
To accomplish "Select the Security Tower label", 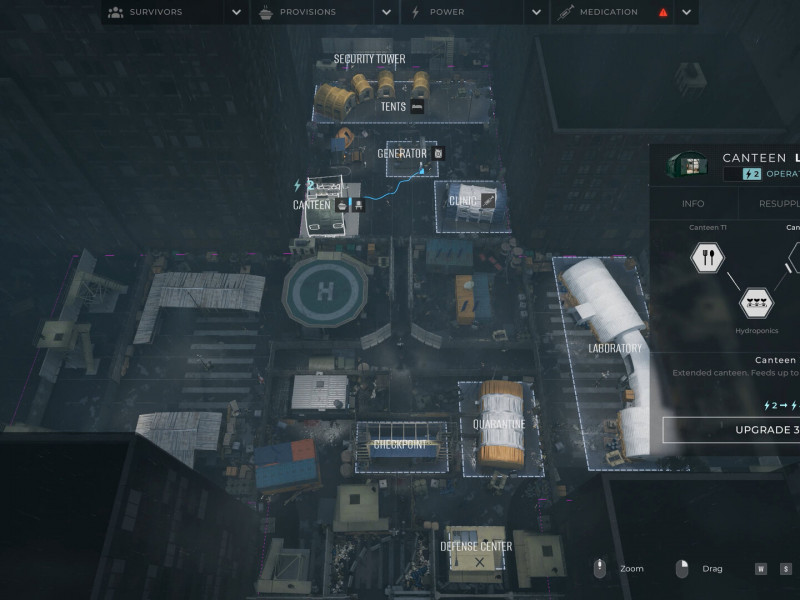I will (x=369, y=59).
